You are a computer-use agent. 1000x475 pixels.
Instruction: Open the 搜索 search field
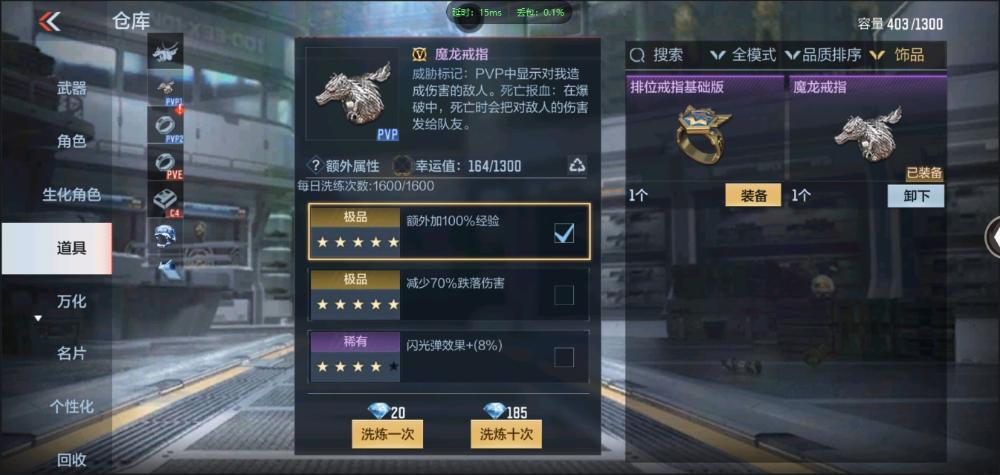pos(658,55)
